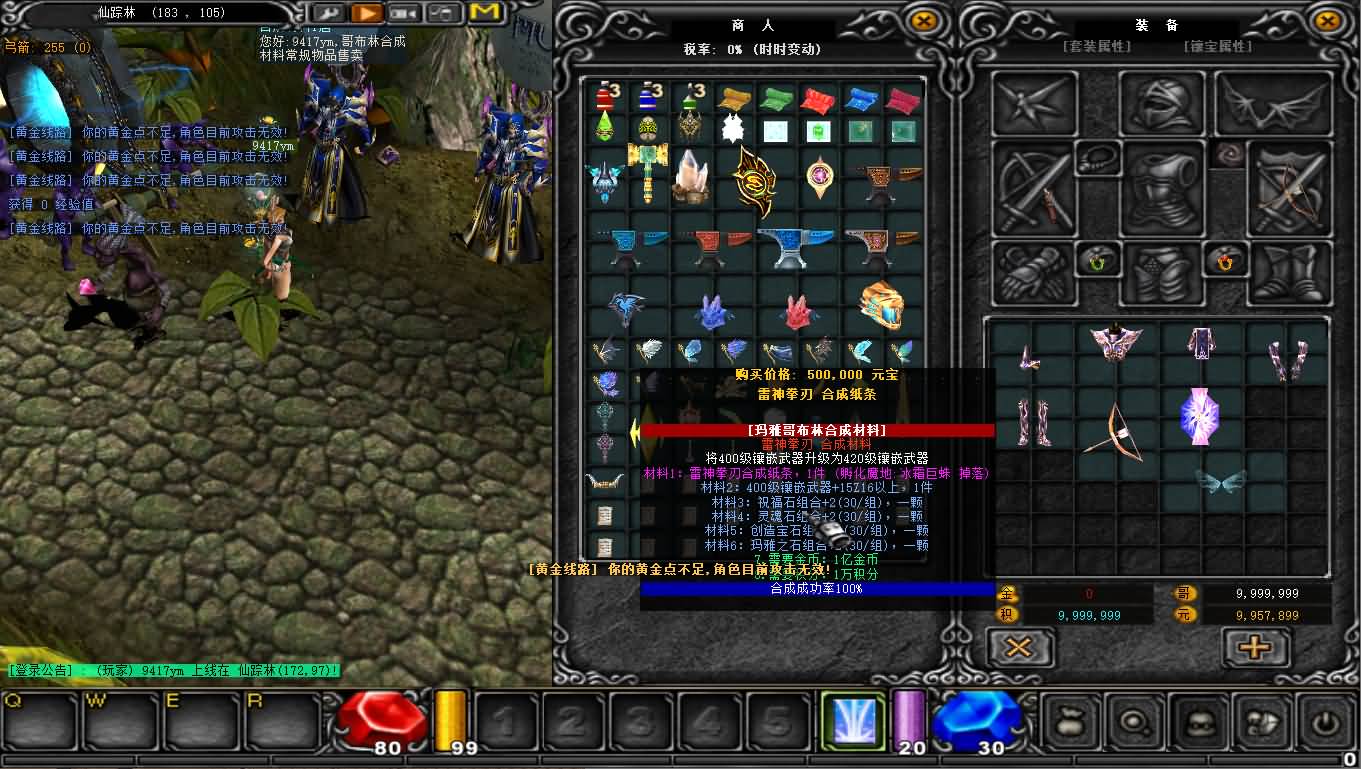
Task: Activate the blue-white beam skill icon
Action: [x=852, y=721]
